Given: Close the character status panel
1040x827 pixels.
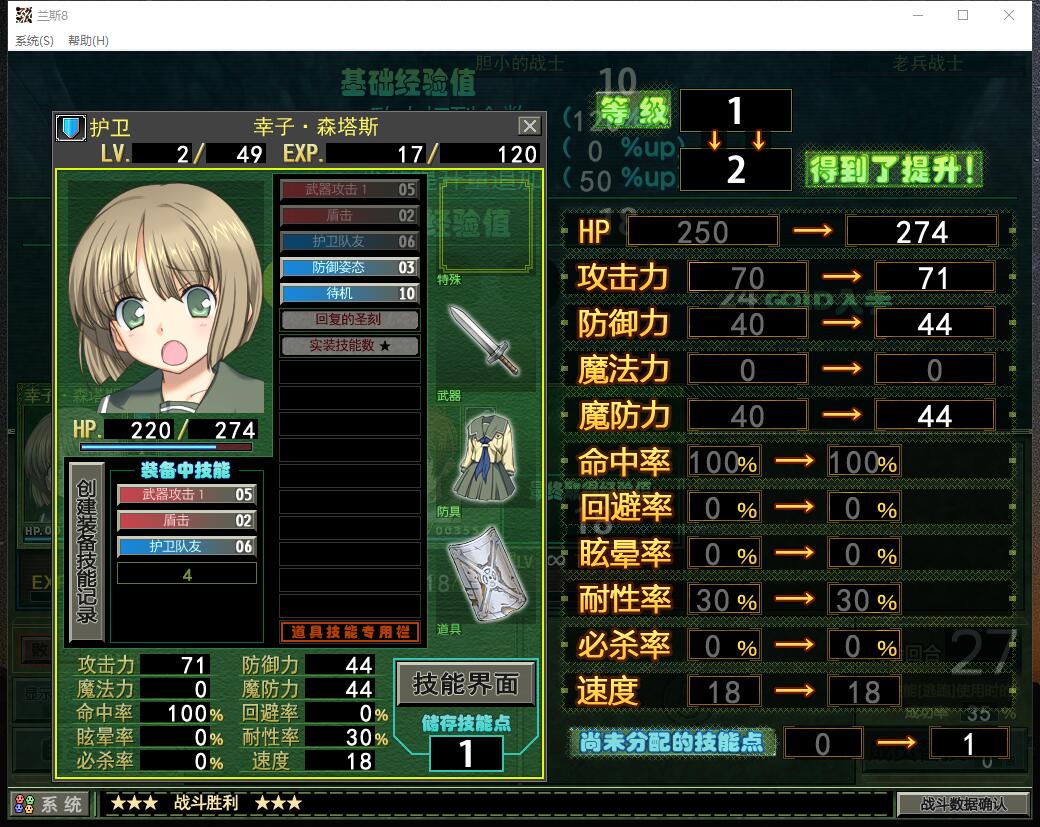Looking at the screenshot, I should coord(529,126).
